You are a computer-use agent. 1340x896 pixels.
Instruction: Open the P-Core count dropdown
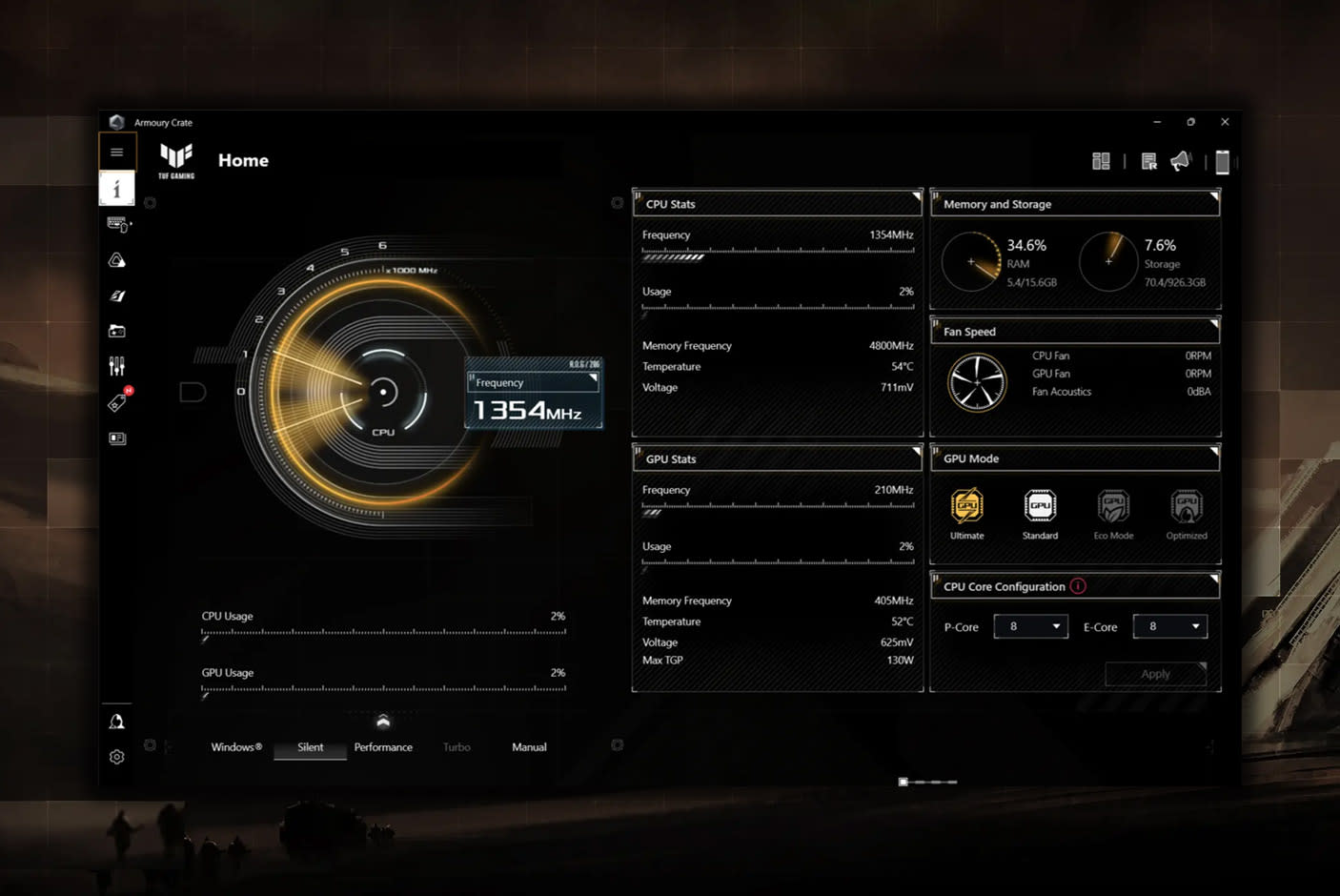coord(1030,626)
